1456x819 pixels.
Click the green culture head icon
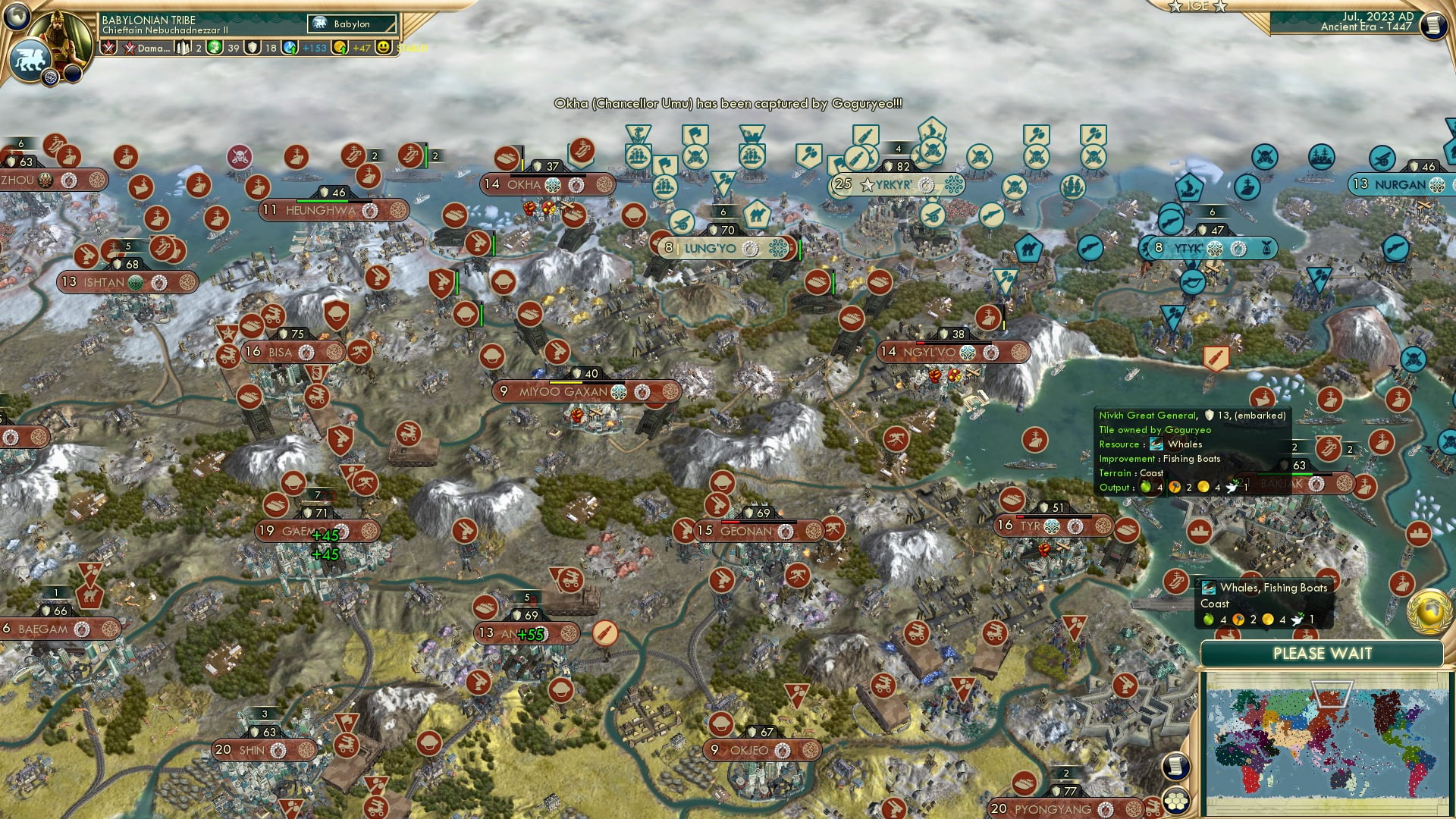pyautogui.click(x=215, y=48)
